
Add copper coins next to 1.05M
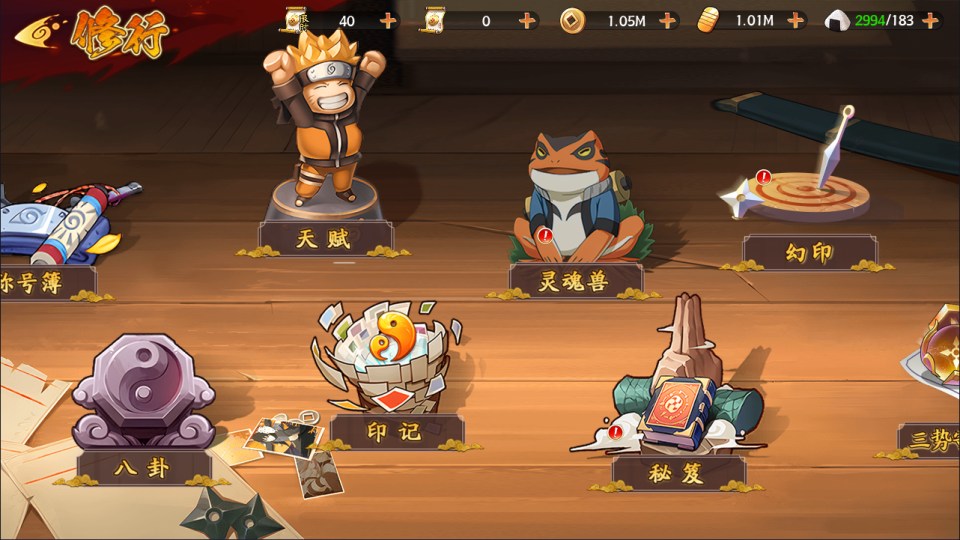click(667, 20)
